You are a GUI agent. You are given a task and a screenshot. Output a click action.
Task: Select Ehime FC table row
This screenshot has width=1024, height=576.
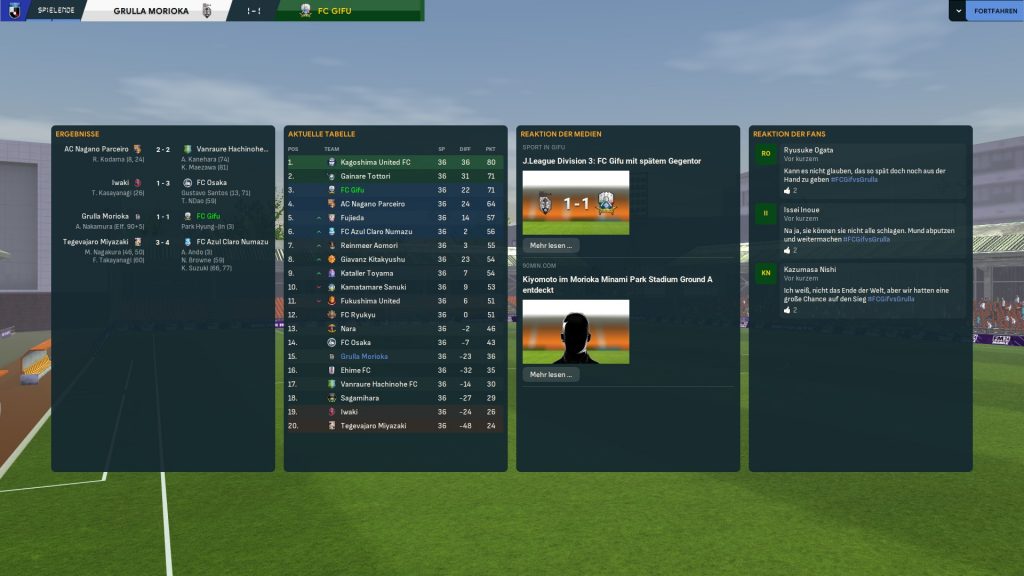(356, 370)
